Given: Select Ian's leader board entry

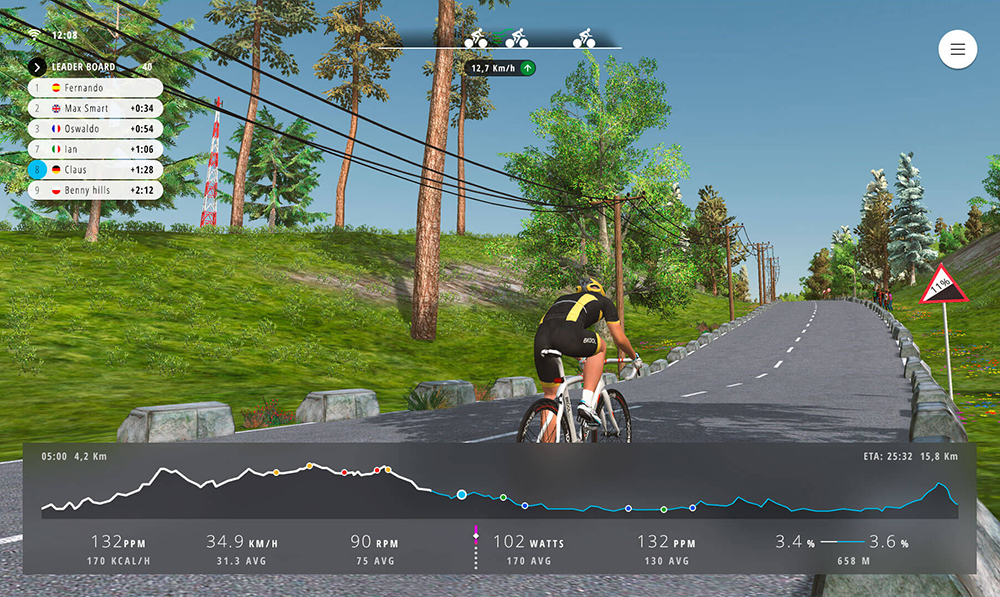Looking at the screenshot, I should [x=95, y=149].
